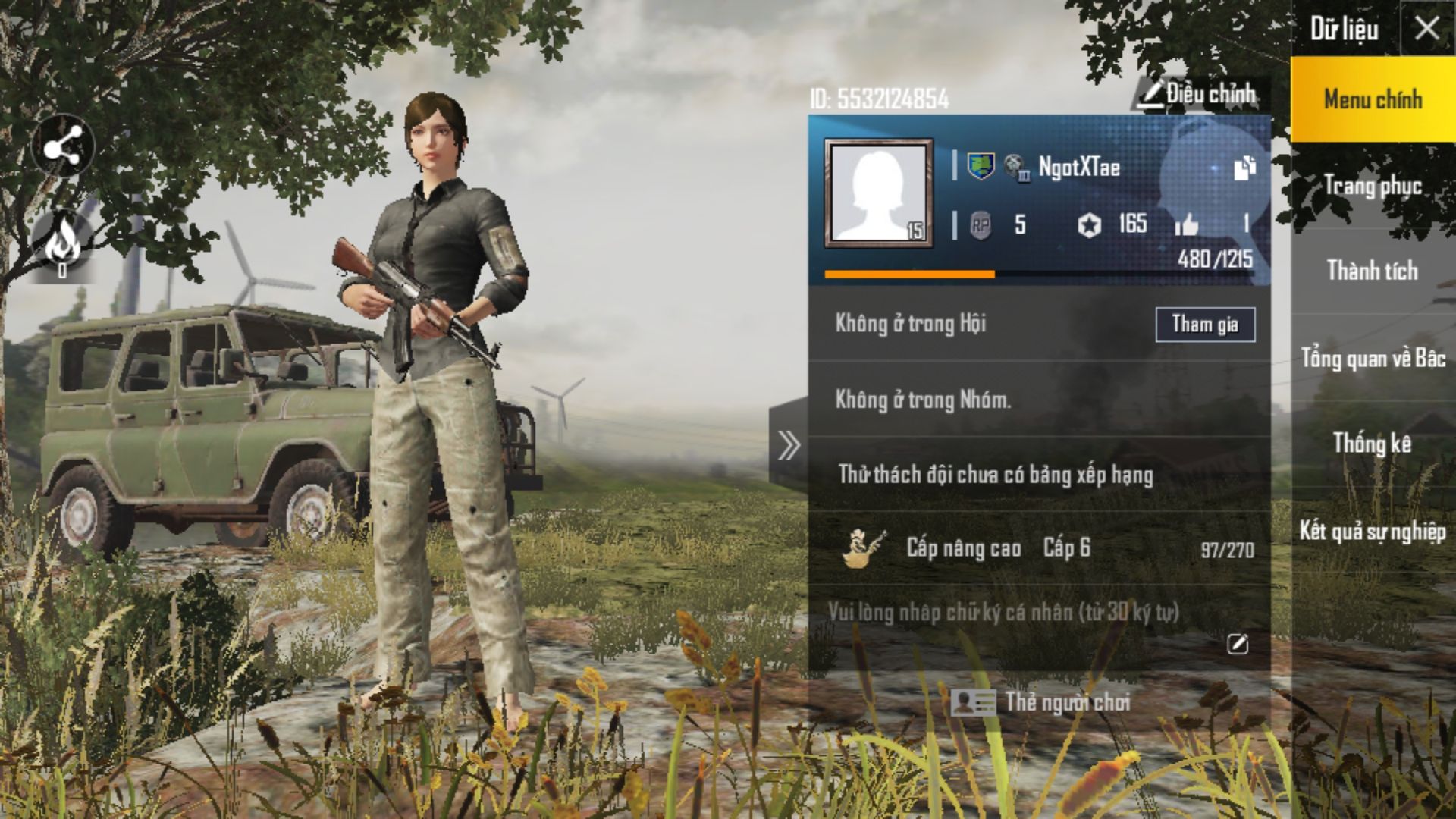Open the Cấp nâng cao Cấp 6 row

1039,548
